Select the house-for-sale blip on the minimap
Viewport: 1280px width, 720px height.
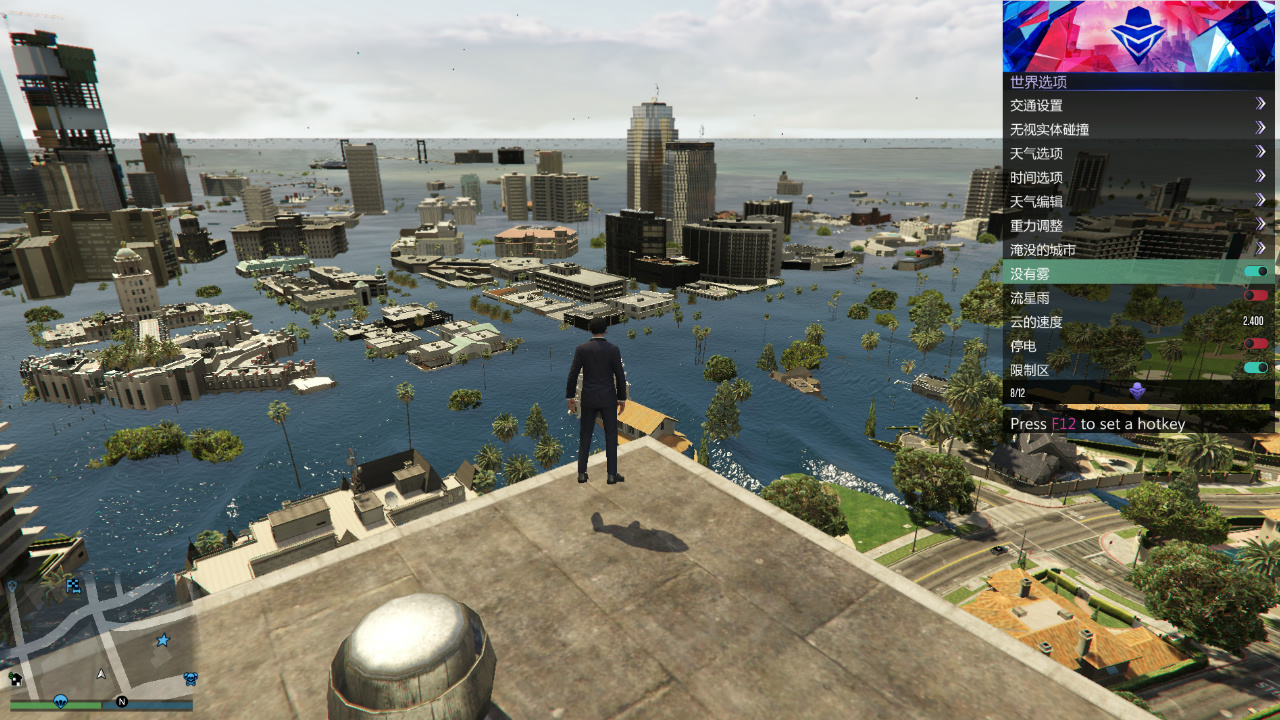(15, 679)
